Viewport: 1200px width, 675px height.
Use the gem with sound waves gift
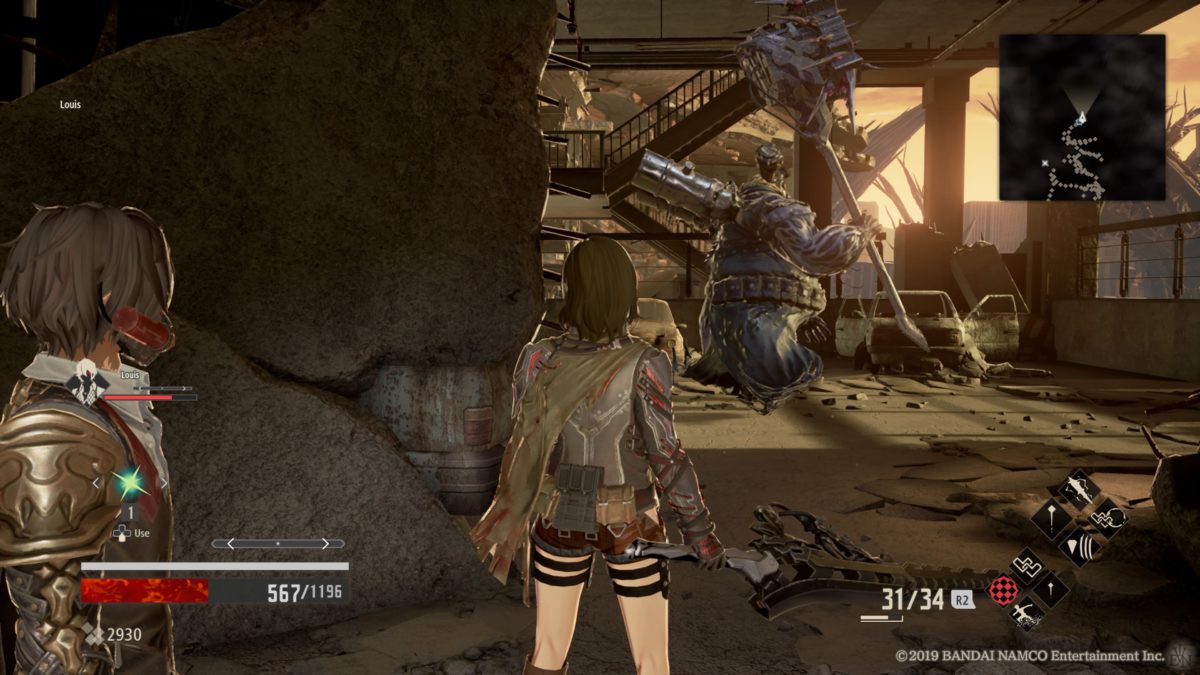point(1080,546)
